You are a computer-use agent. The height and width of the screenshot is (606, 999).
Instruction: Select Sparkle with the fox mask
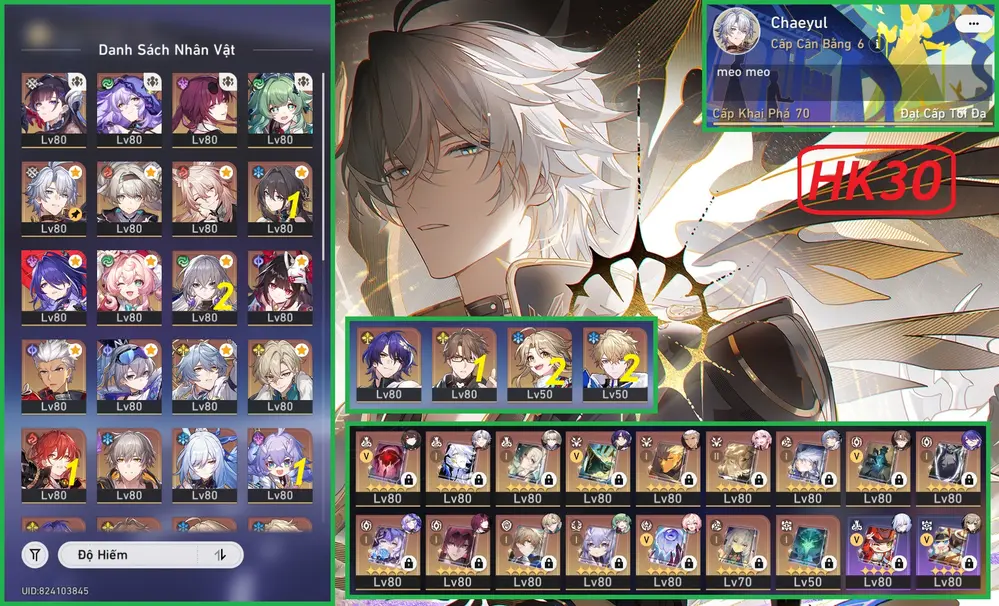click(280, 280)
